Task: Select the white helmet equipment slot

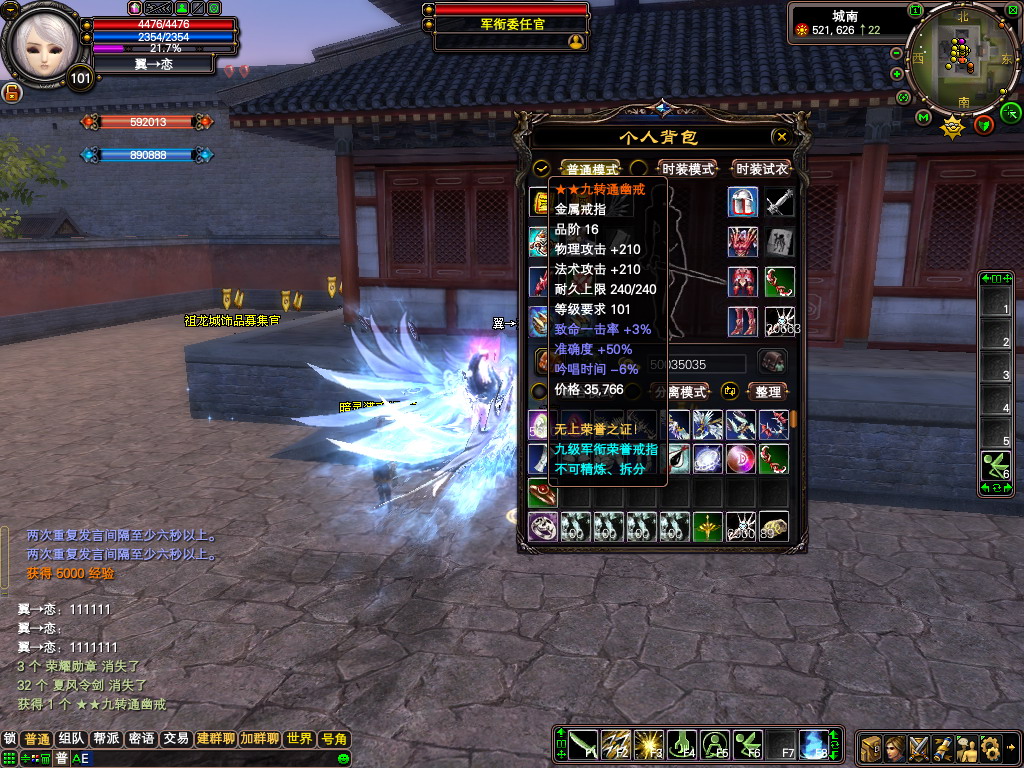Action: tap(742, 201)
